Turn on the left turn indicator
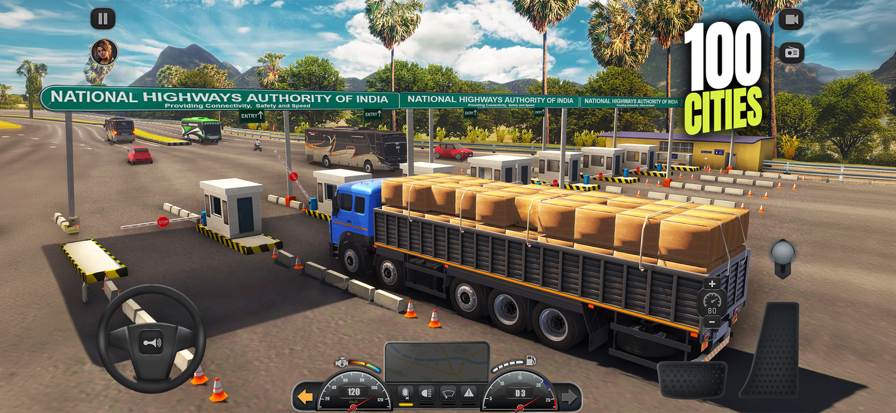This screenshot has height=413, width=896. tap(305, 397)
